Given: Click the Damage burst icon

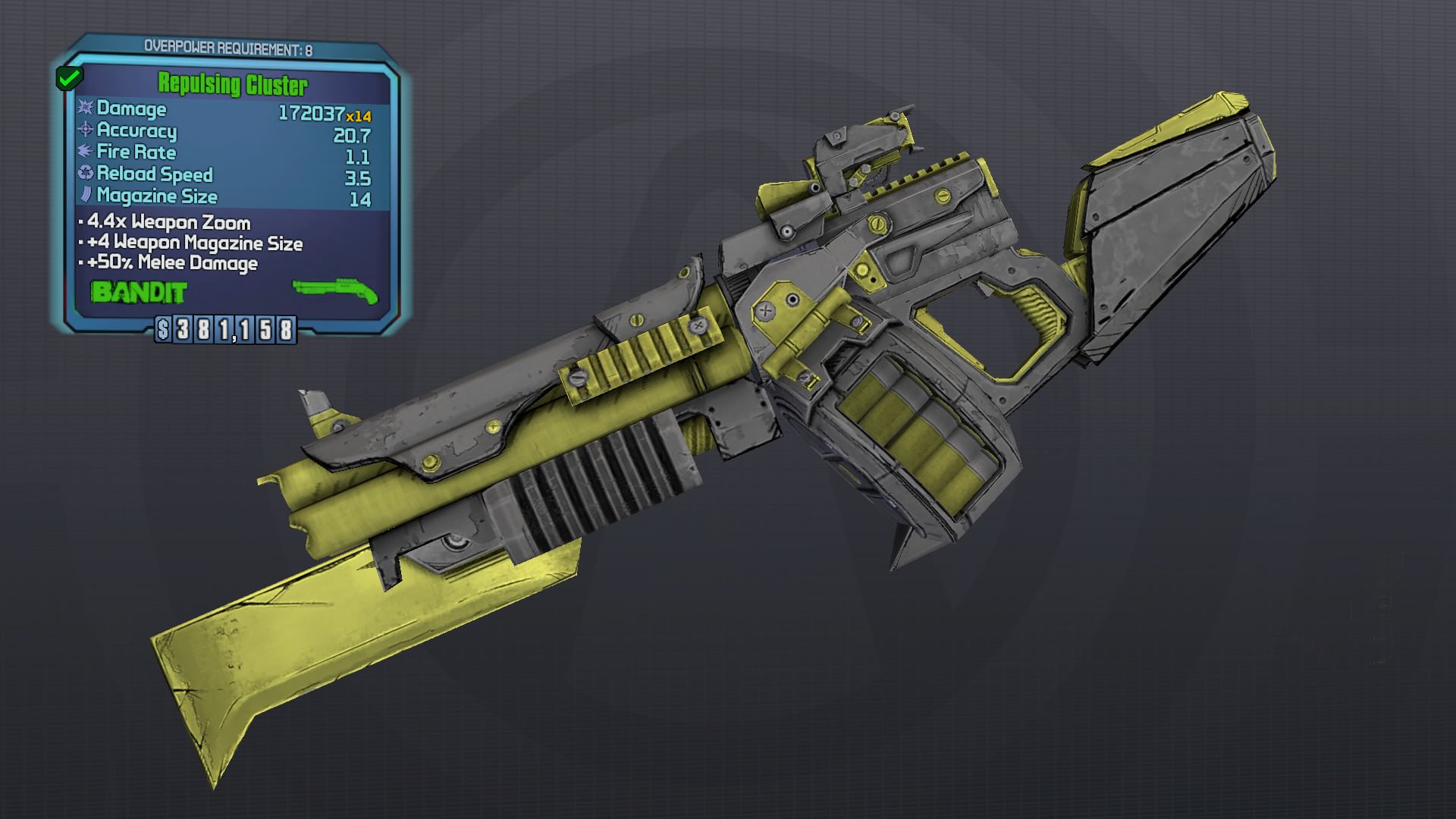Looking at the screenshot, I should tap(84, 108).
